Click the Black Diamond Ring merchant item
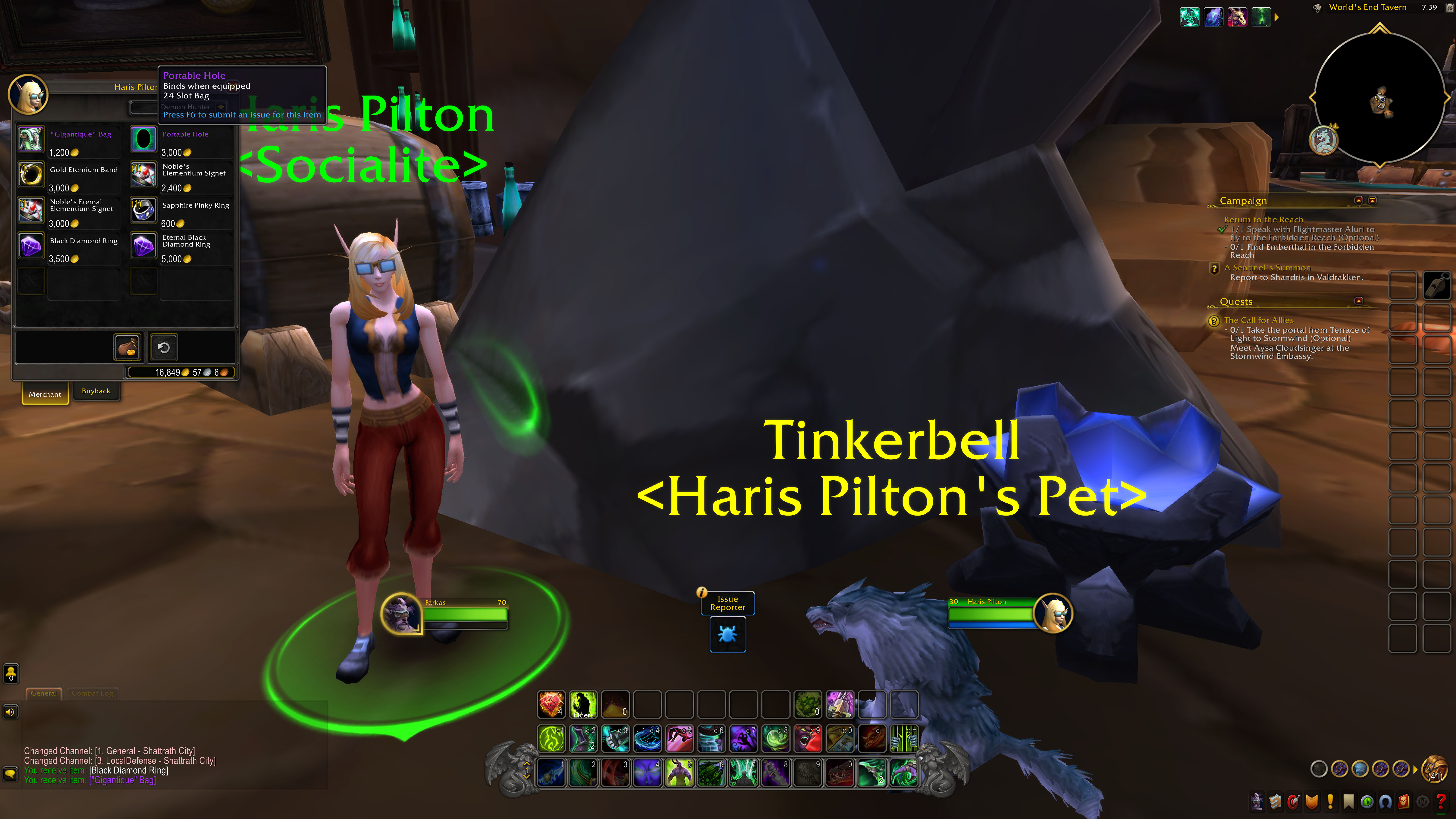The image size is (1456, 819). 31,246
